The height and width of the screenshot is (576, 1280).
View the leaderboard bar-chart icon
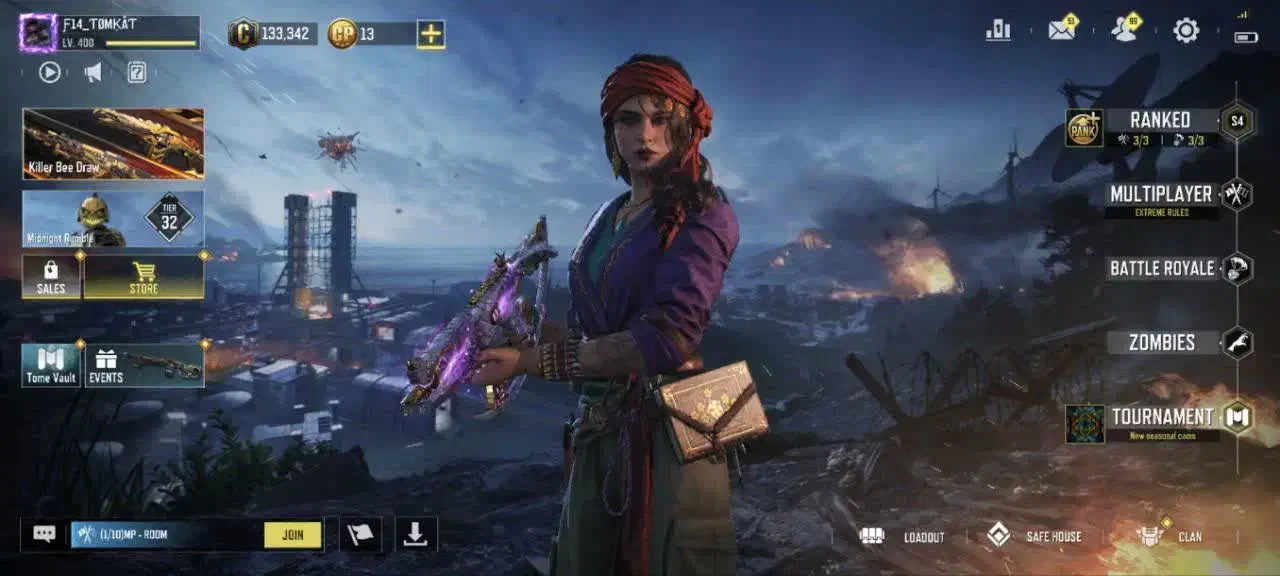[x=998, y=31]
